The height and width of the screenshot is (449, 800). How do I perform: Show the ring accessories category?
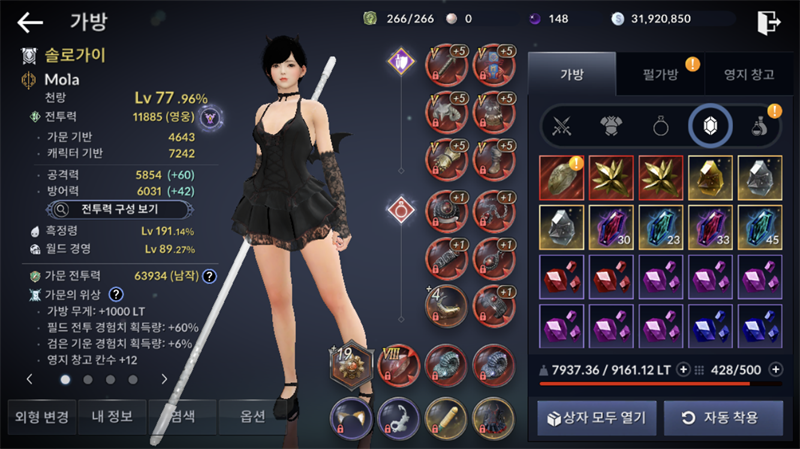[661, 126]
